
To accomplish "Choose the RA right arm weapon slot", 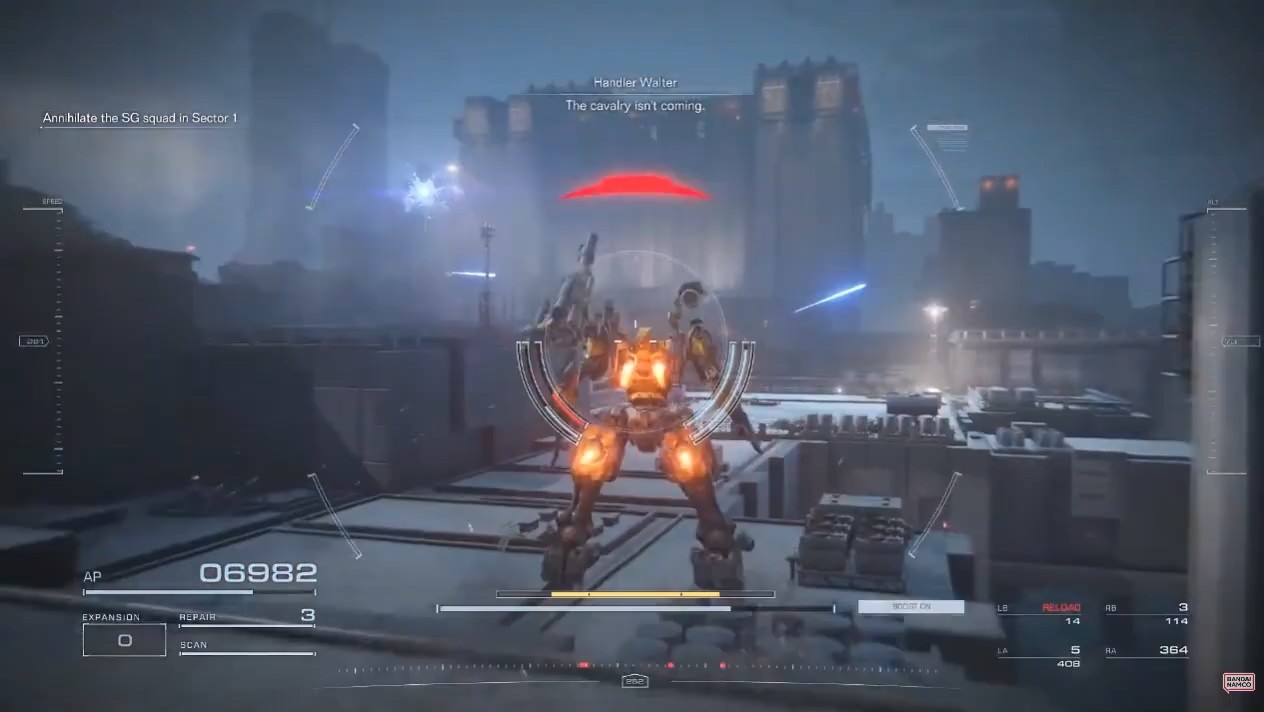I will tap(1147, 651).
